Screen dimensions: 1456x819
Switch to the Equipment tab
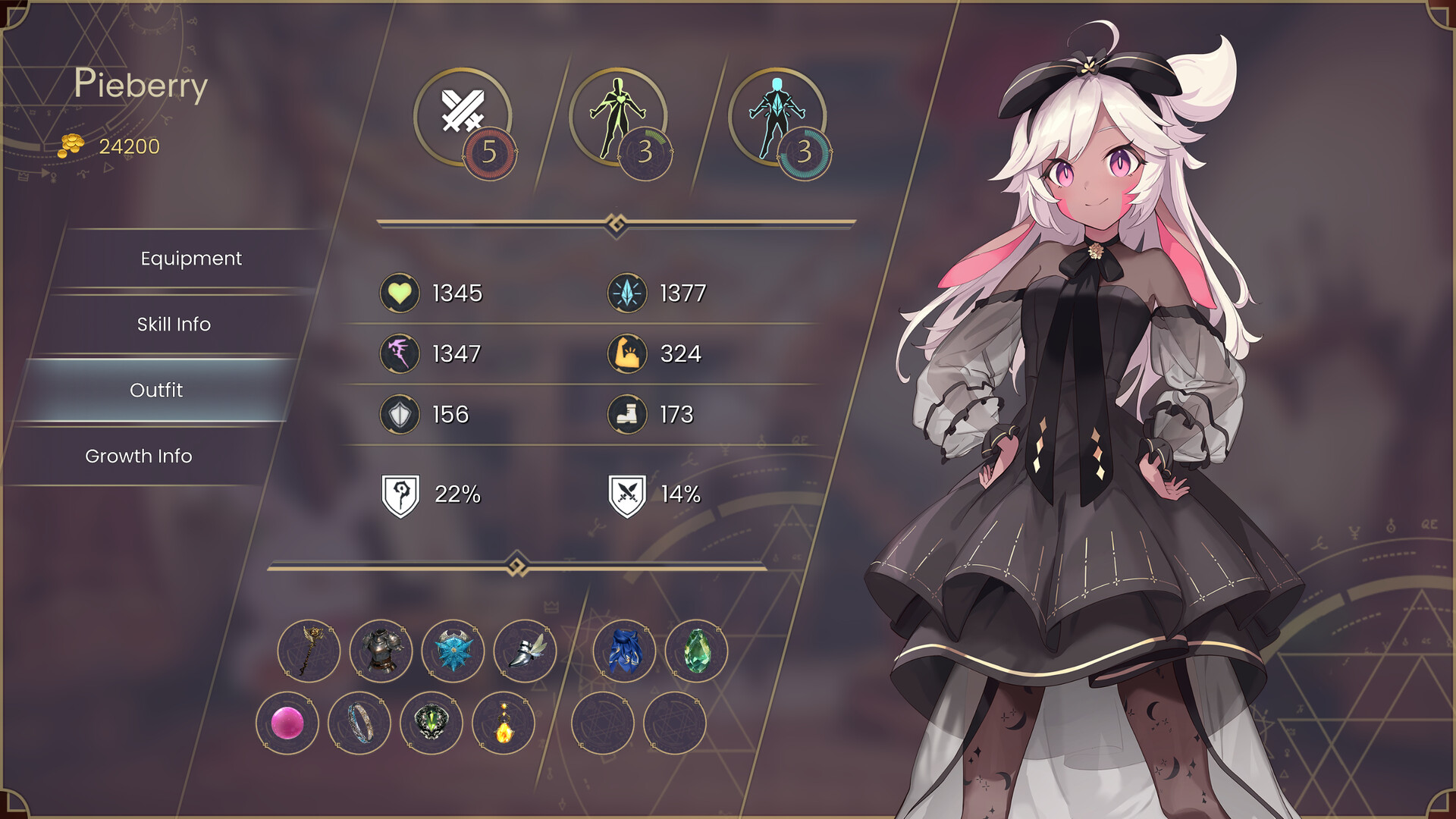tap(190, 259)
